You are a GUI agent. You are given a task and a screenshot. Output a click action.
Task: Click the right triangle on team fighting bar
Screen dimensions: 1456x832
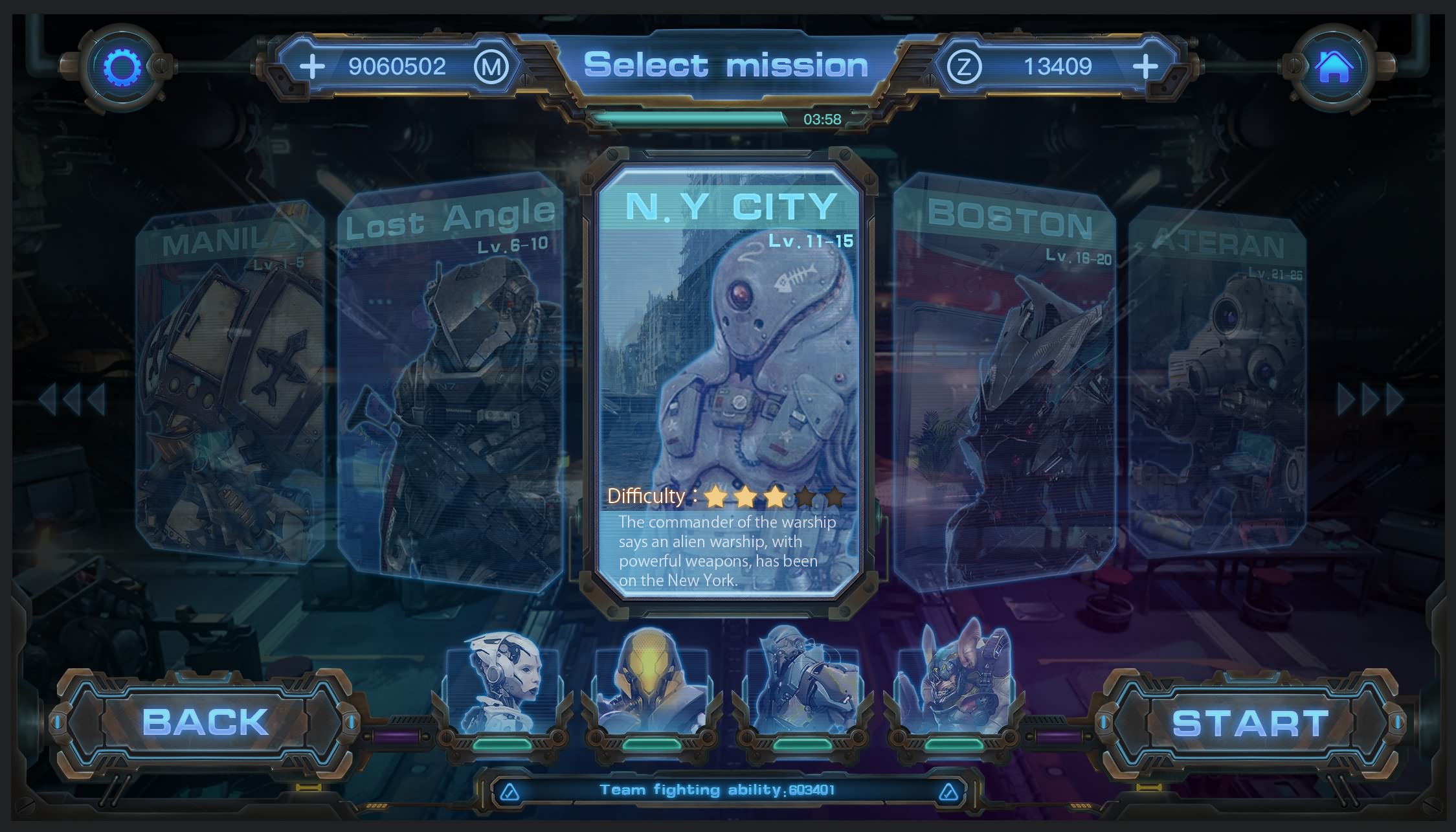point(948,791)
